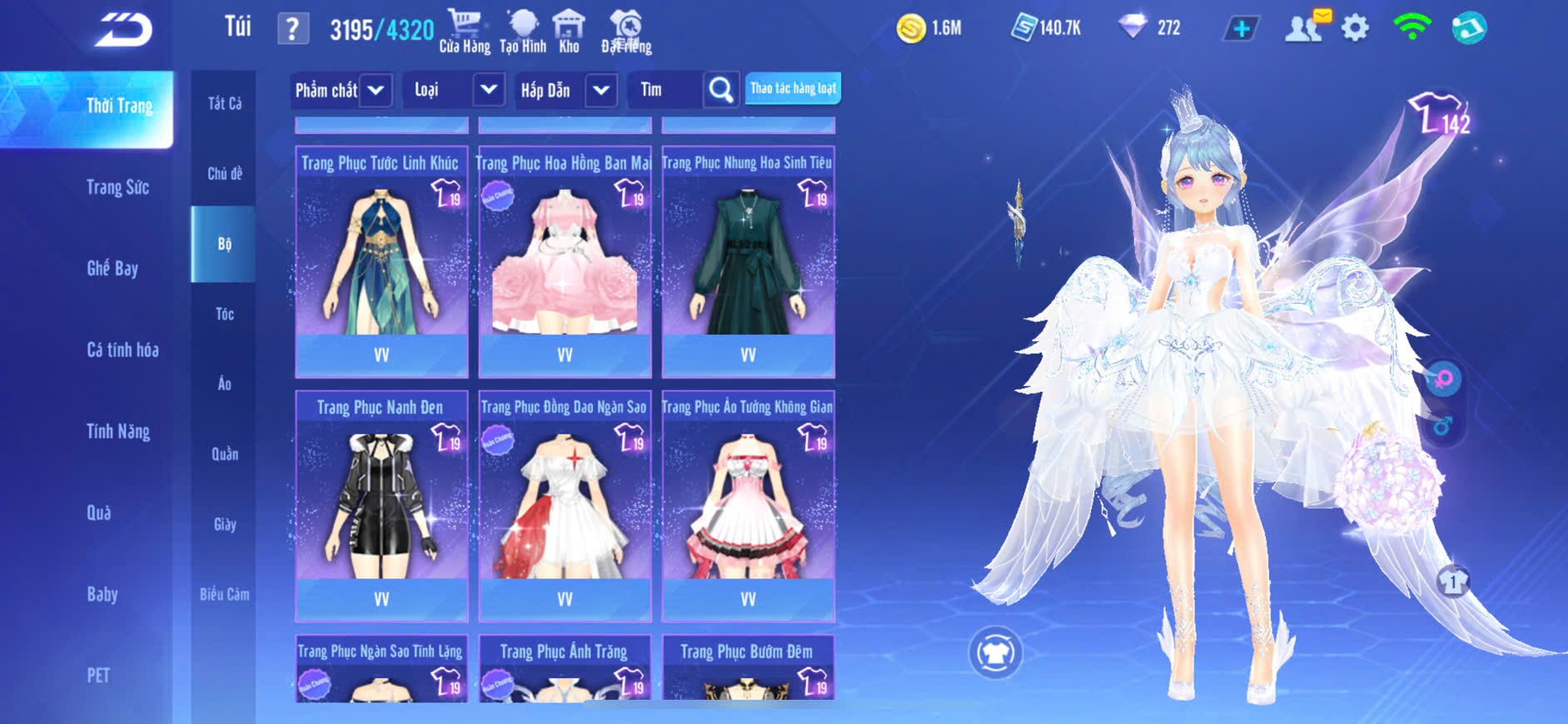The image size is (1568, 724).
Task: Open the gear settings icon
Action: point(1355,28)
